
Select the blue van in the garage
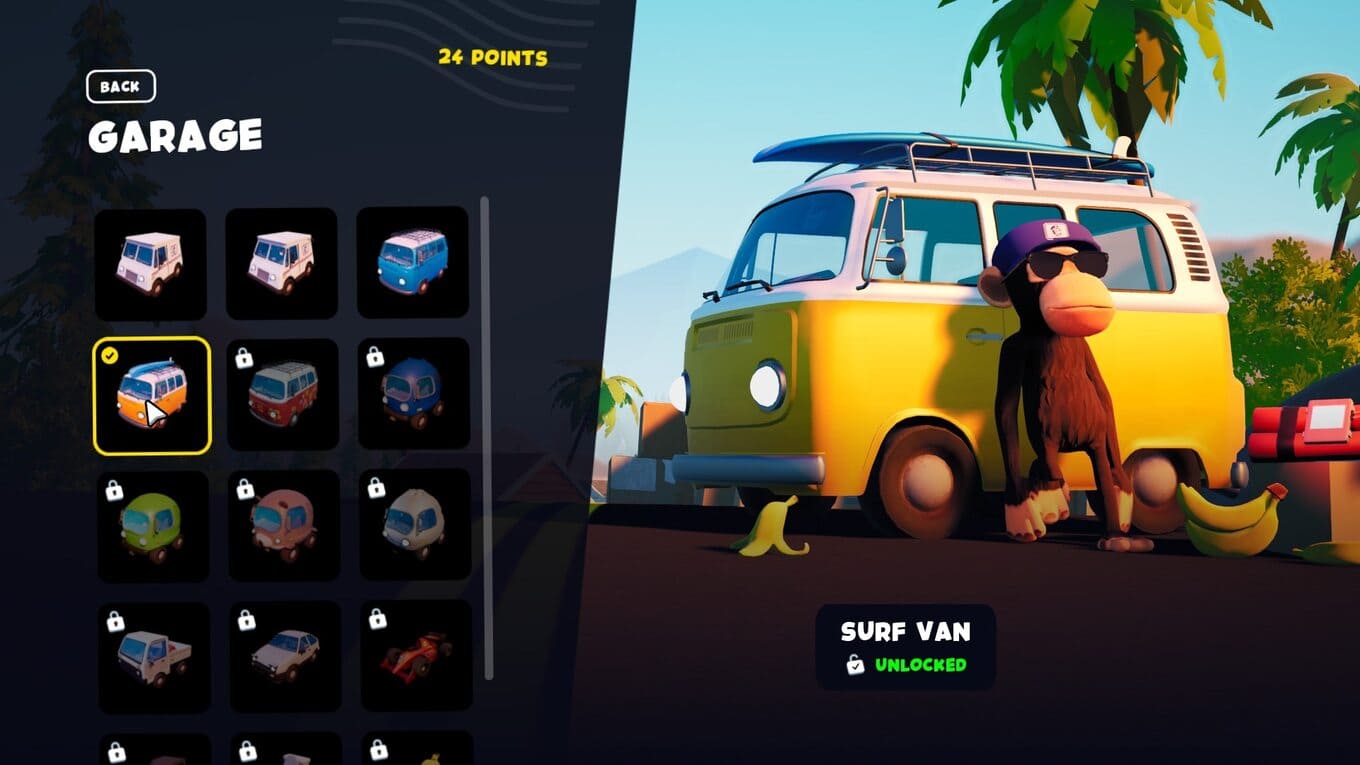(412, 262)
